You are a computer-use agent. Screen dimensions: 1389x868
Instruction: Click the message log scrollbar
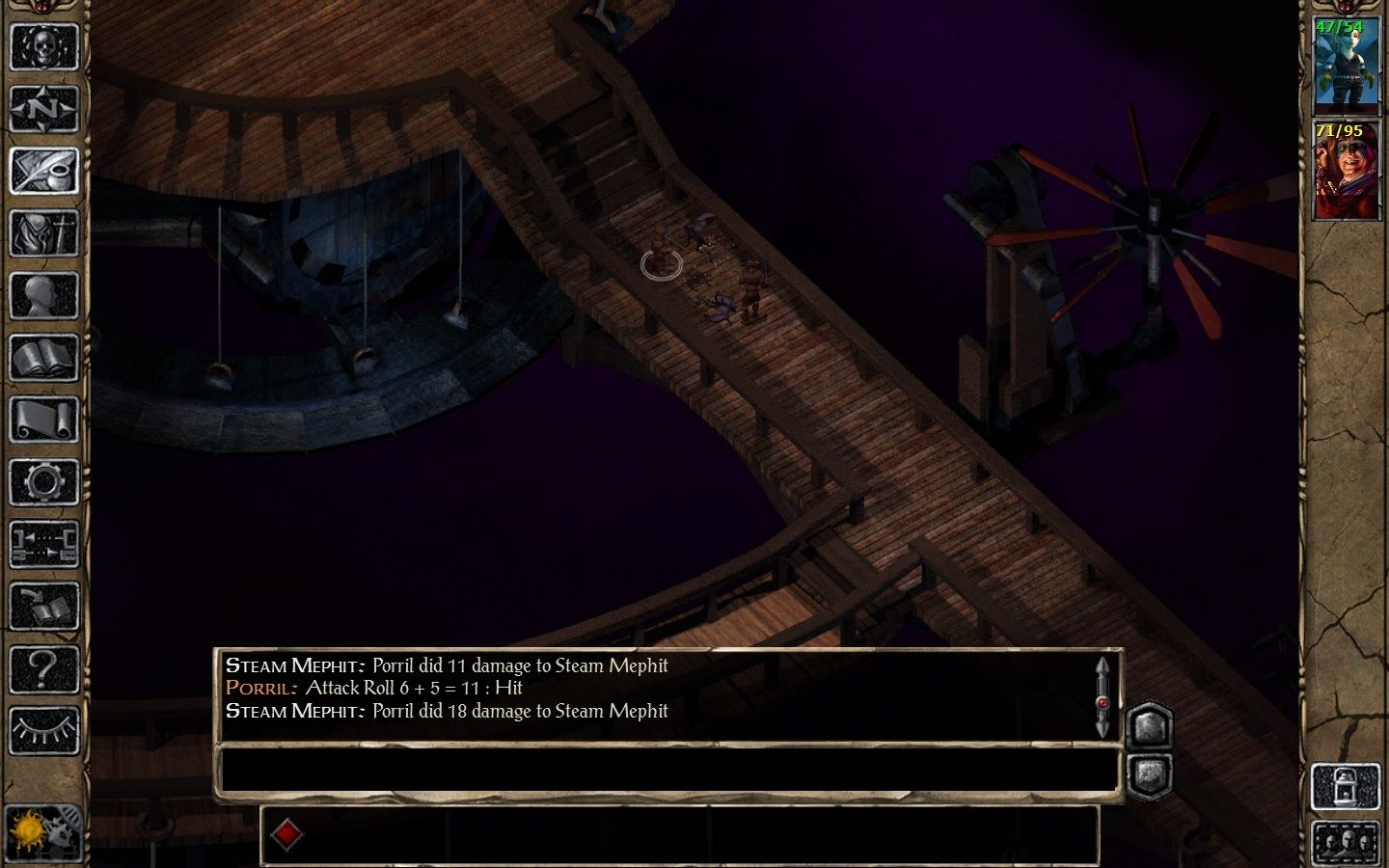pyautogui.click(x=1103, y=696)
